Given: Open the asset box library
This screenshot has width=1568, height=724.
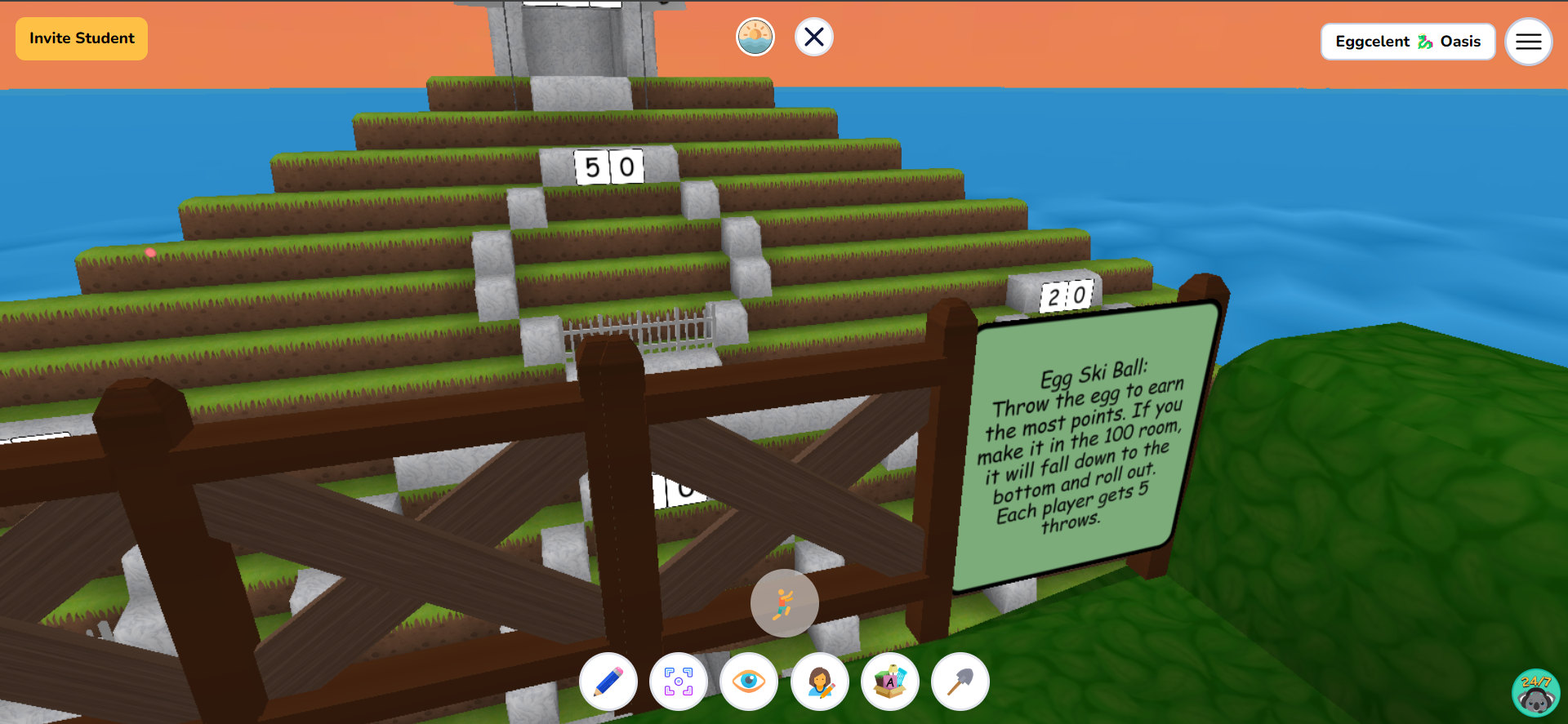Looking at the screenshot, I should tap(889, 682).
